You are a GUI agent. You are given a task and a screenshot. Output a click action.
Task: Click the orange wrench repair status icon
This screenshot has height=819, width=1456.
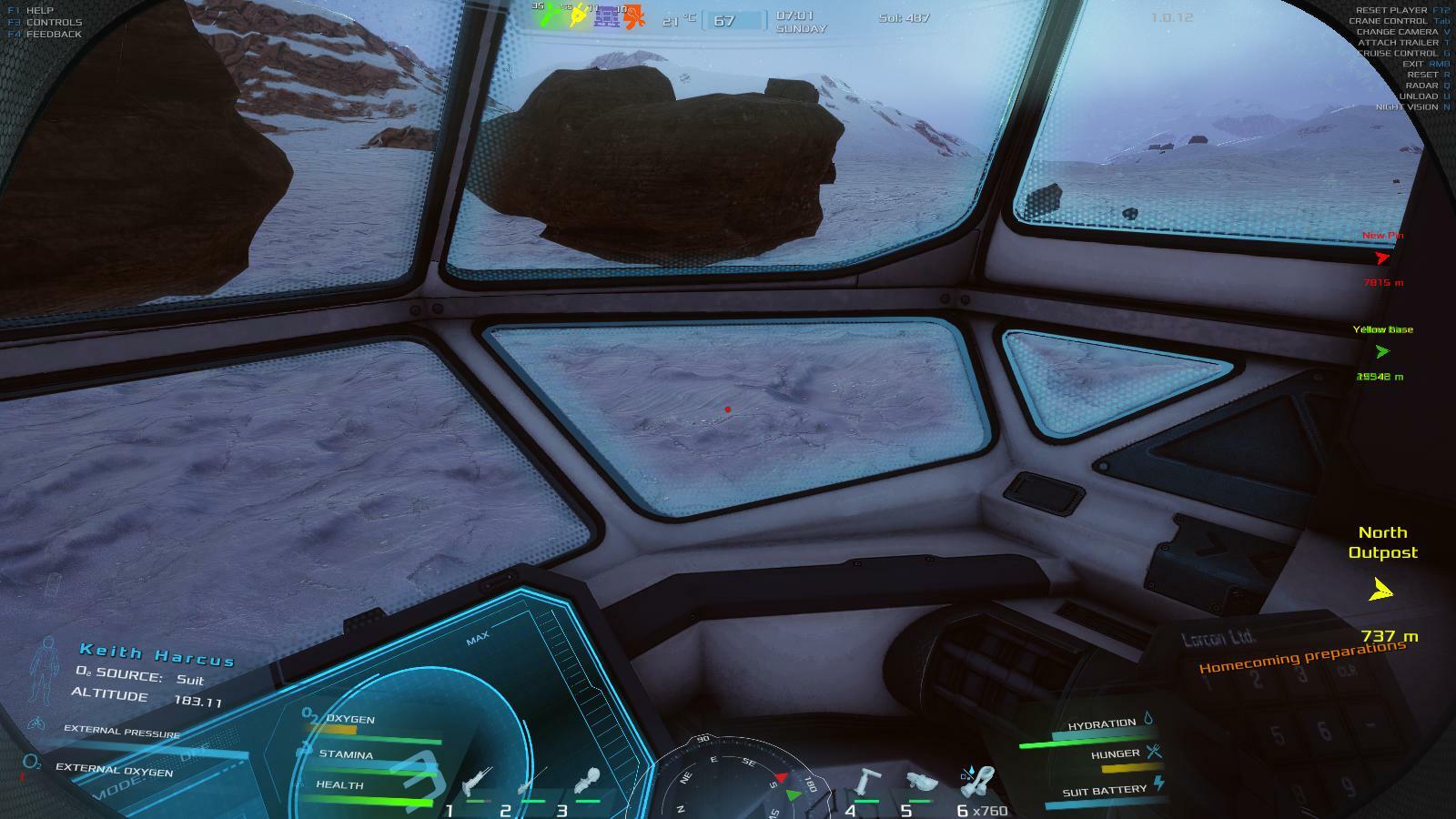click(634, 16)
